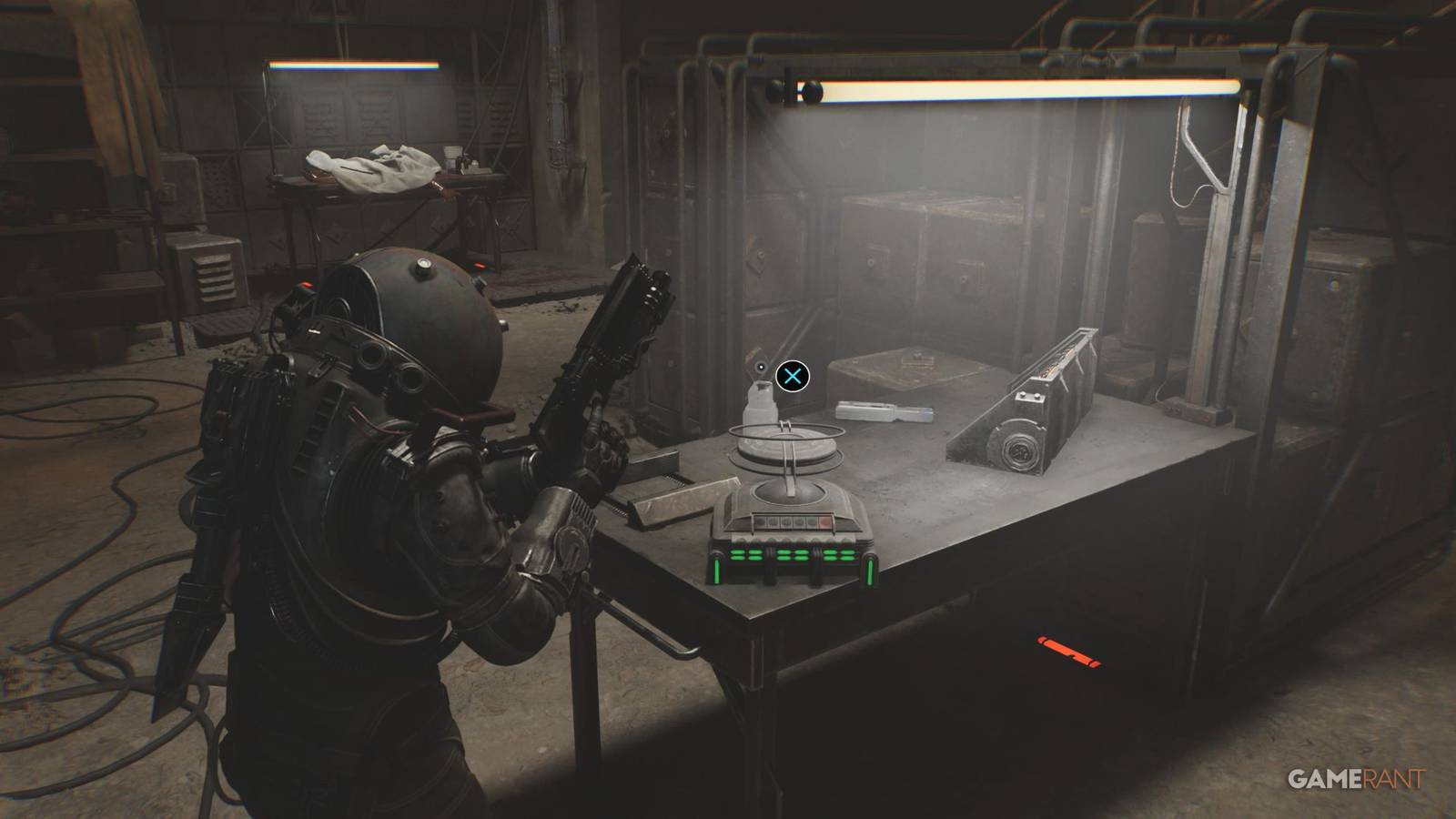Screen dimensions: 1456x819
Task: Select the silver tool lying on the workbench
Action: pyautogui.click(x=881, y=411)
